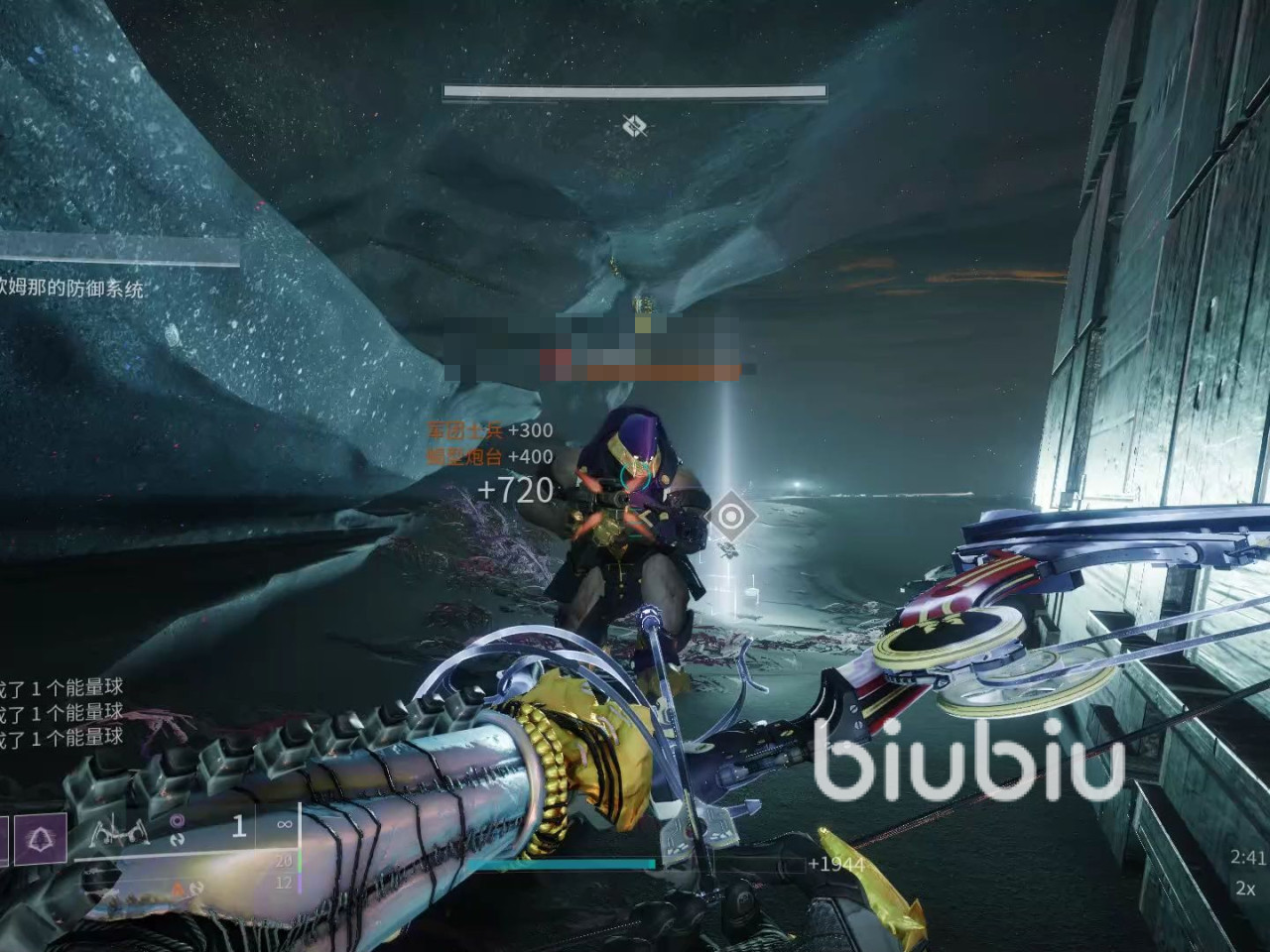Click the objective waypoint diamond marker
Viewport: 1270px width, 952px height.
tap(731, 516)
